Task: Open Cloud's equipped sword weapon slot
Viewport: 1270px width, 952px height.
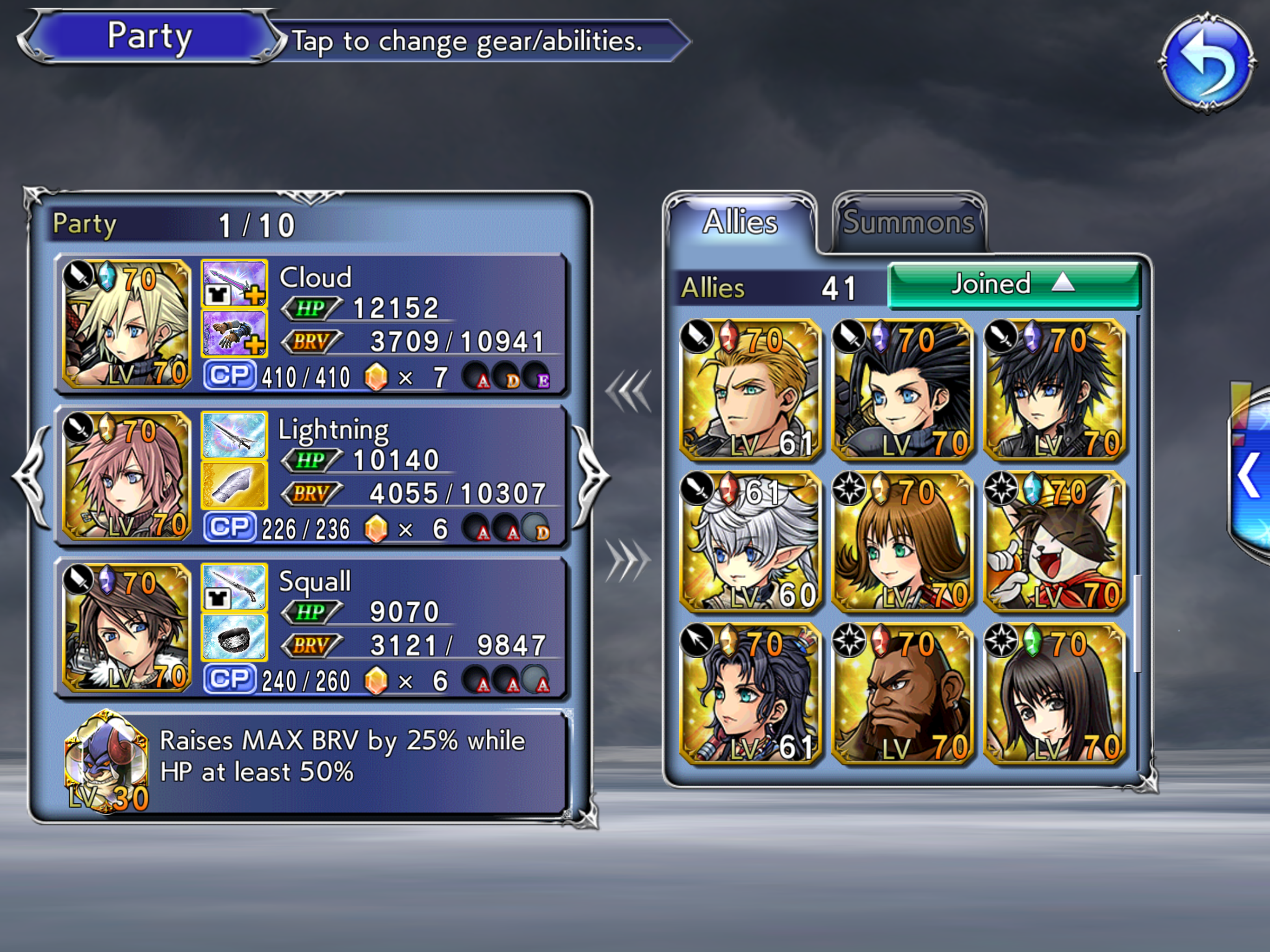Action: [234, 284]
